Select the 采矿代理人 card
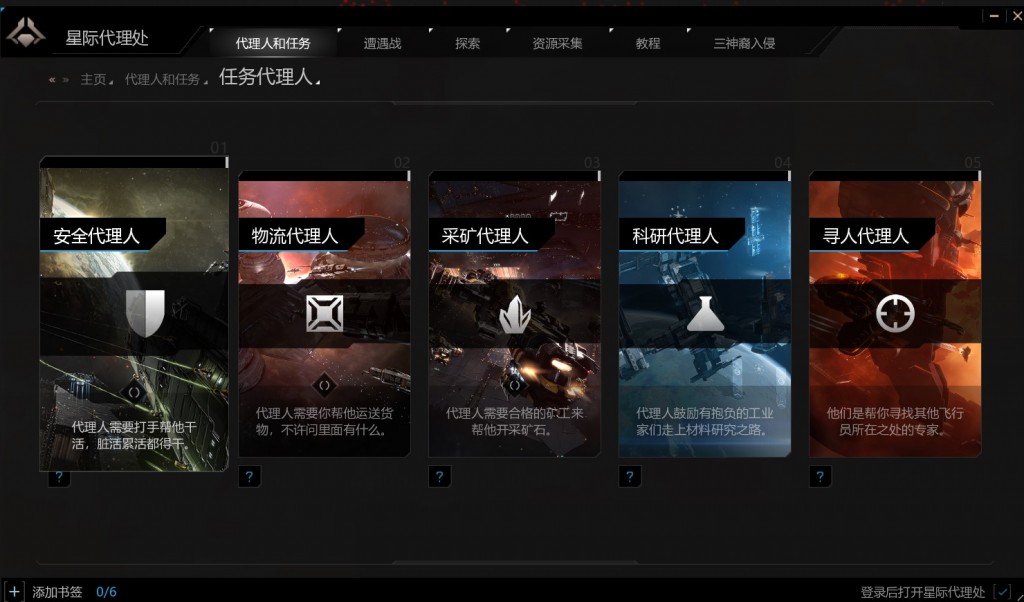1024x602 pixels. [514, 313]
